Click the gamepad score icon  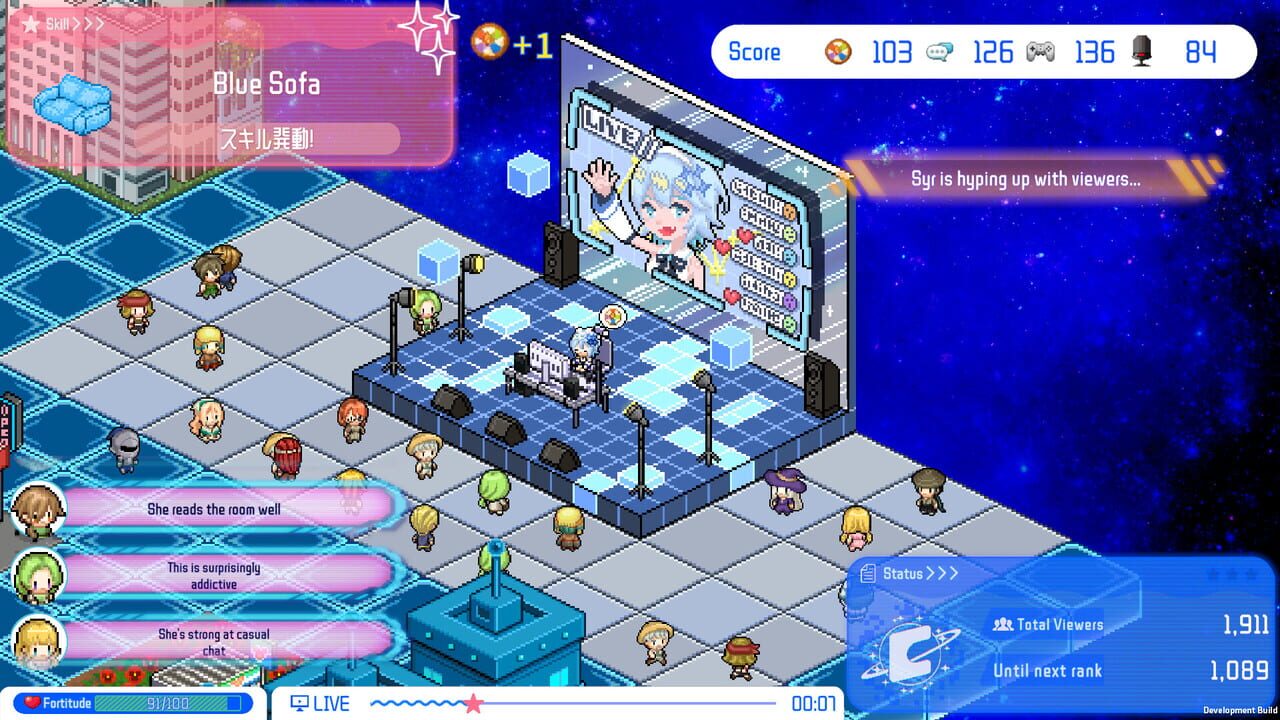click(1043, 51)
